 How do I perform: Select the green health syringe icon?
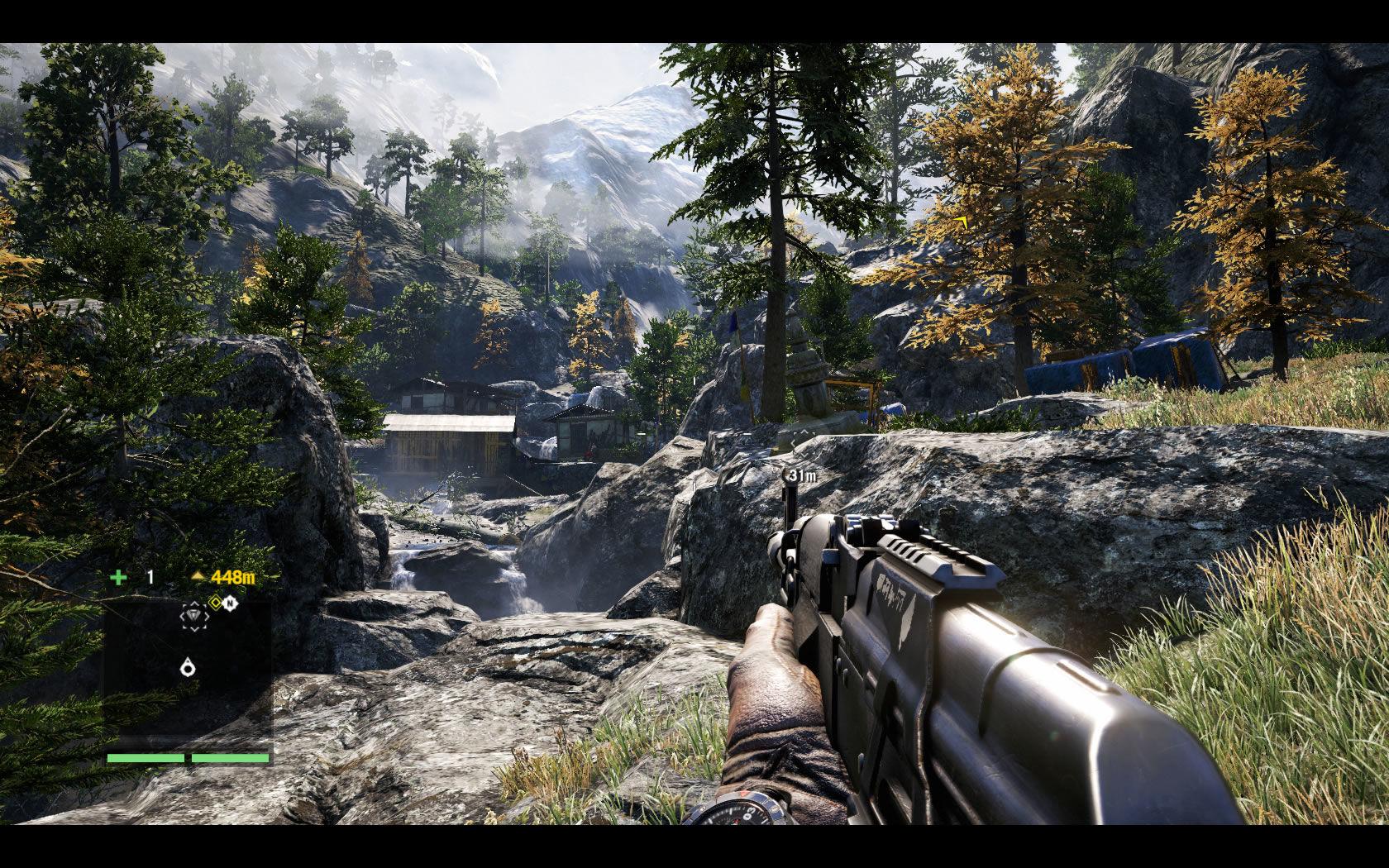118,579
